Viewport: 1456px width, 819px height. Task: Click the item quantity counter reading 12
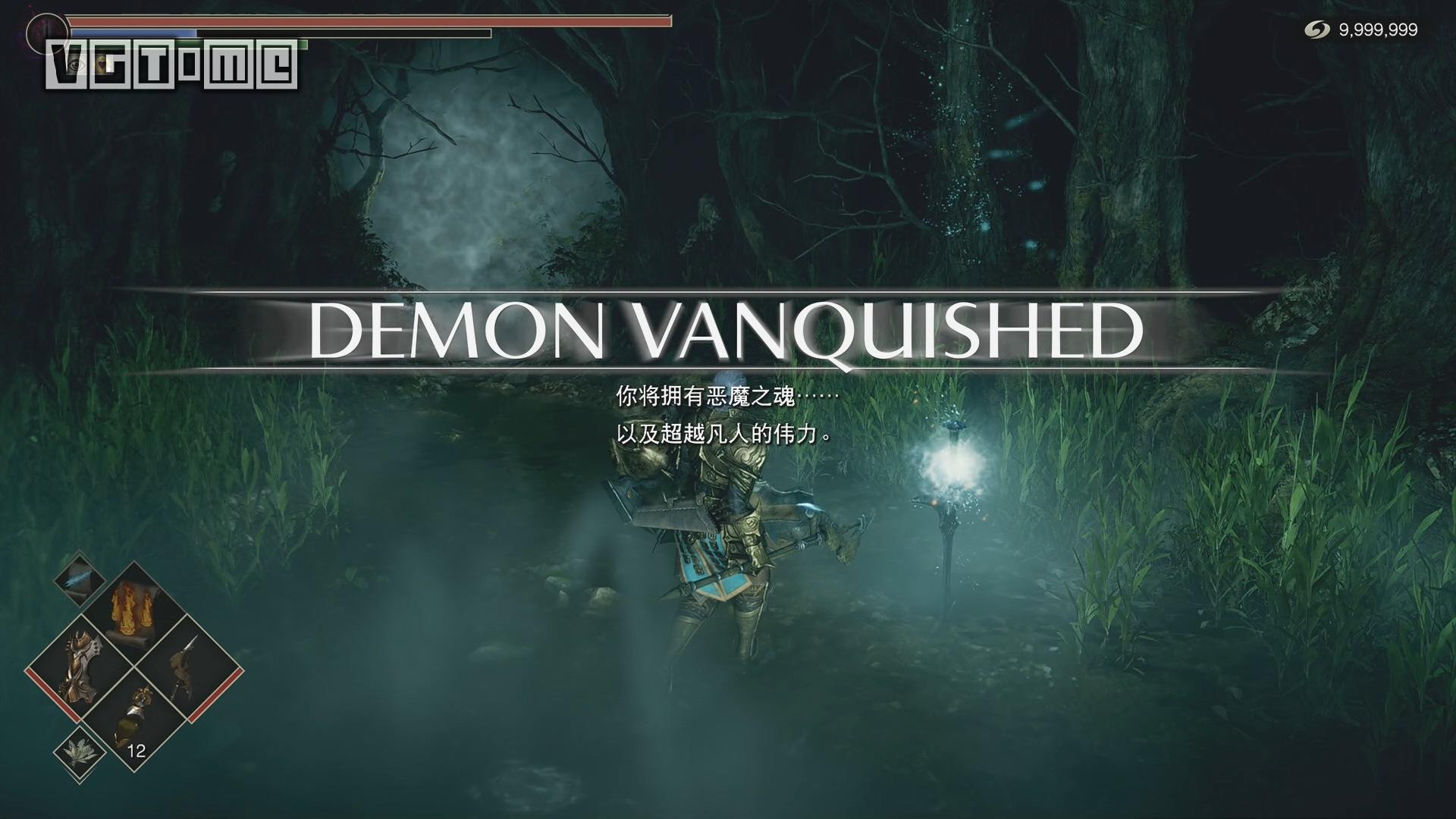click(135, 750)
